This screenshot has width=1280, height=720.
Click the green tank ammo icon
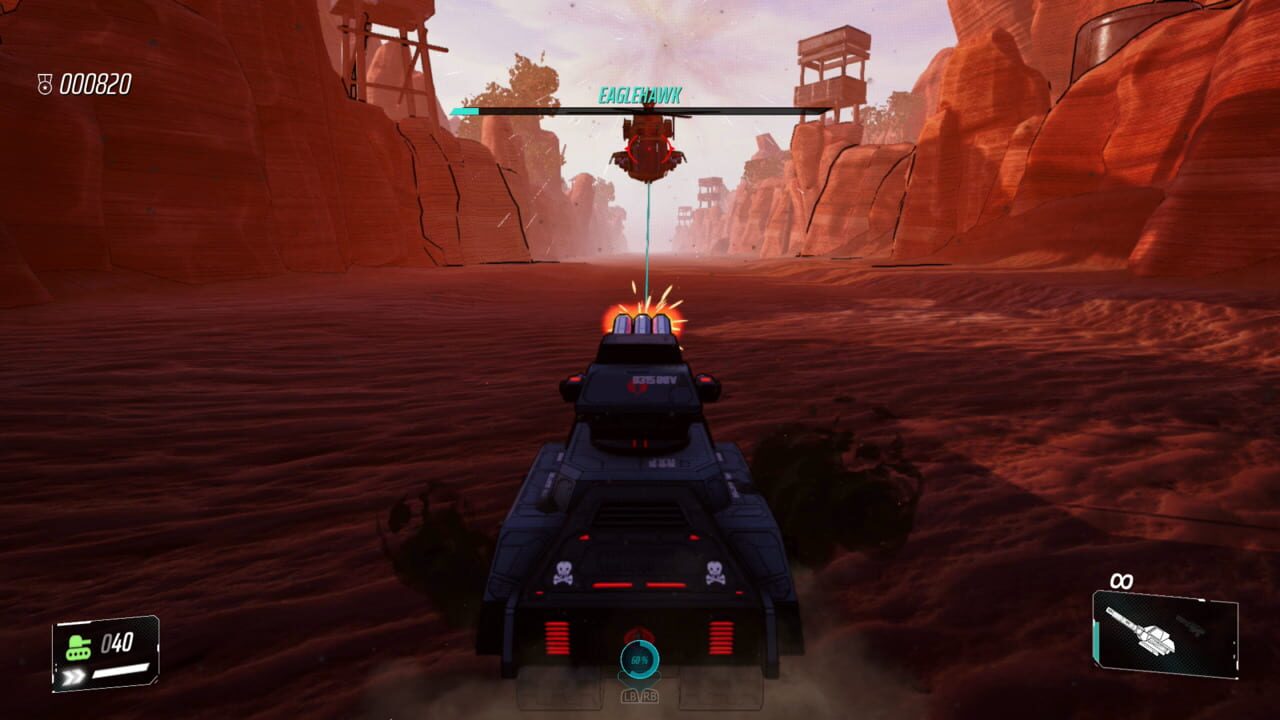click(78, 646)
